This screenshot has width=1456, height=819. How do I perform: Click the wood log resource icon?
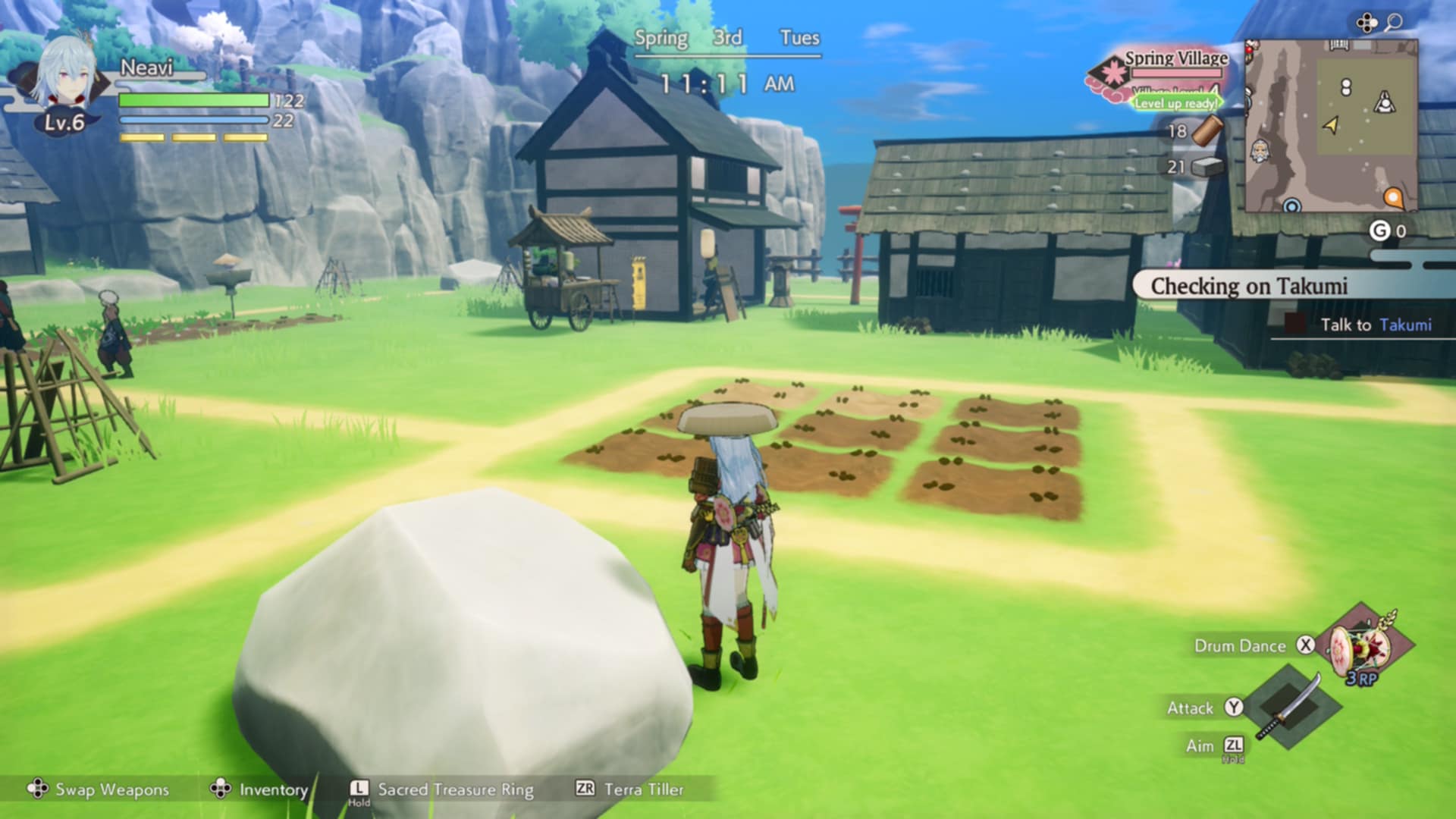1206,130
